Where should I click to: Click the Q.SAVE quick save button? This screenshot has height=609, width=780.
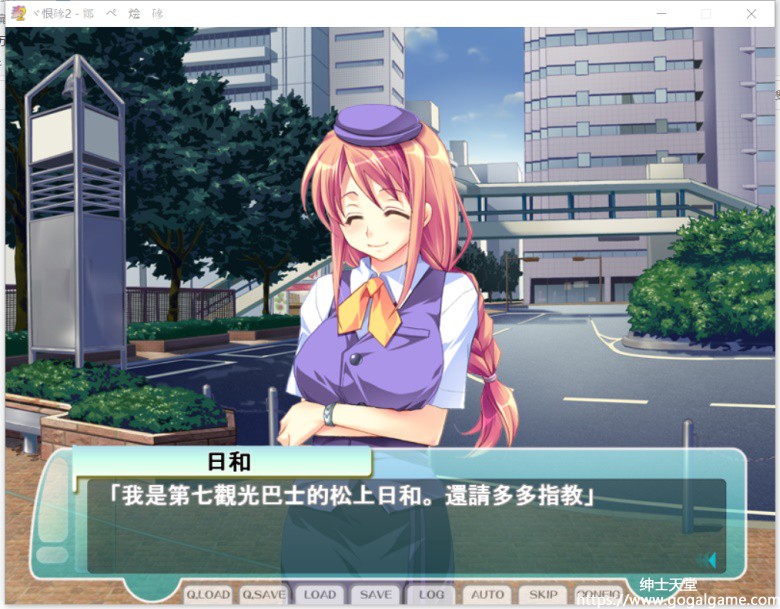[x=264, y=594]
